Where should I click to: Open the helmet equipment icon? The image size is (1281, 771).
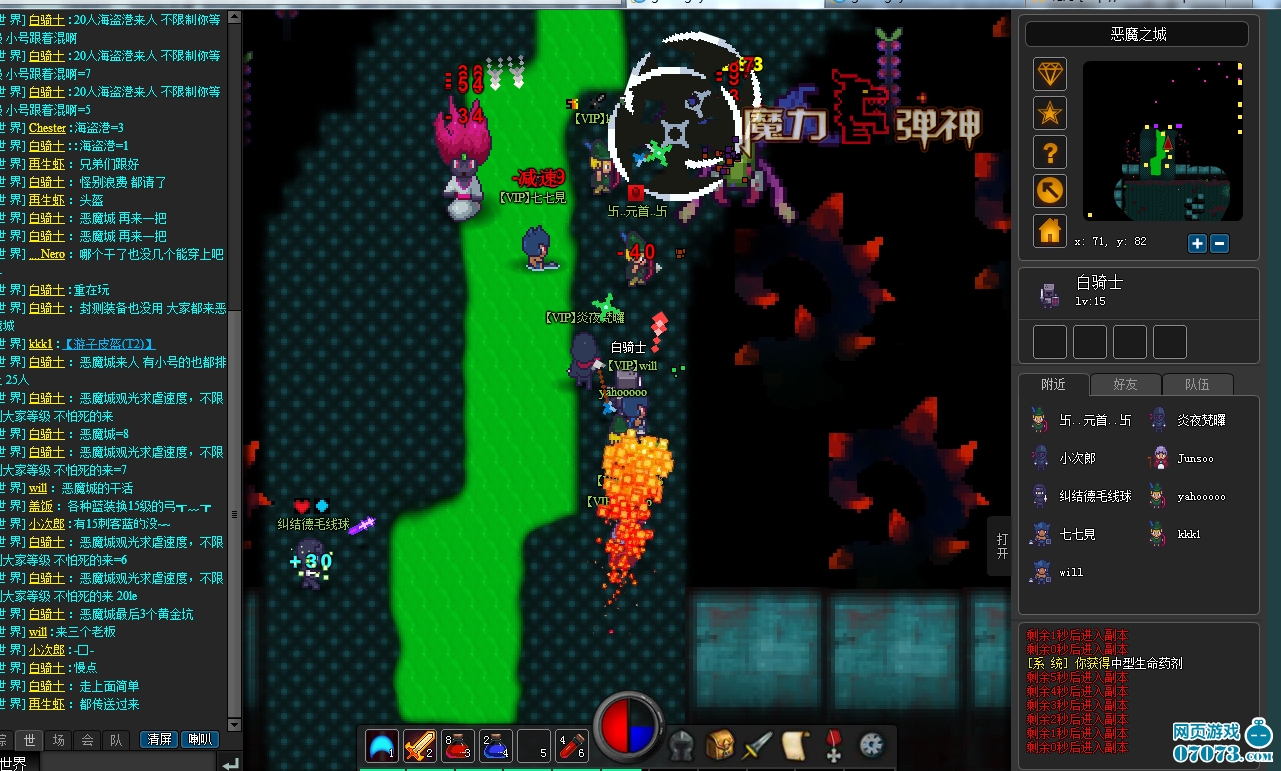[682, 745]
